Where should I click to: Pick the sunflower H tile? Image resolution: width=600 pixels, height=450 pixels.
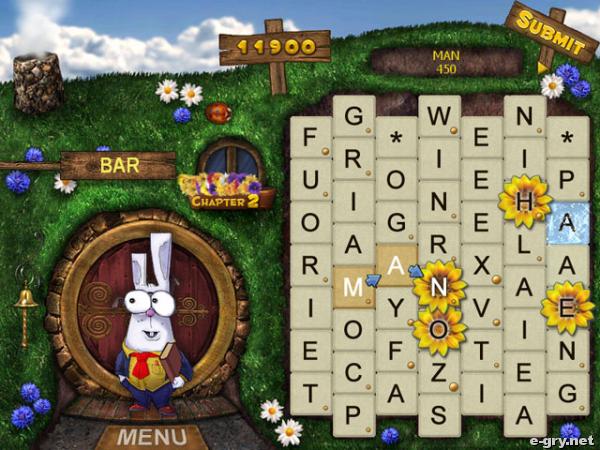pos(524,200)
